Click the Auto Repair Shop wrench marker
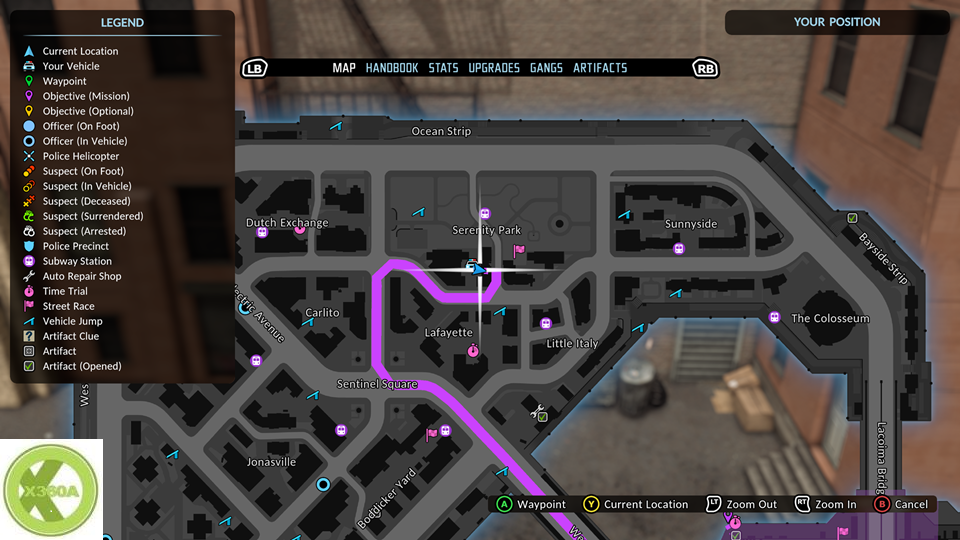This screenshot has width=960, height=540. [x=538, y=408]
